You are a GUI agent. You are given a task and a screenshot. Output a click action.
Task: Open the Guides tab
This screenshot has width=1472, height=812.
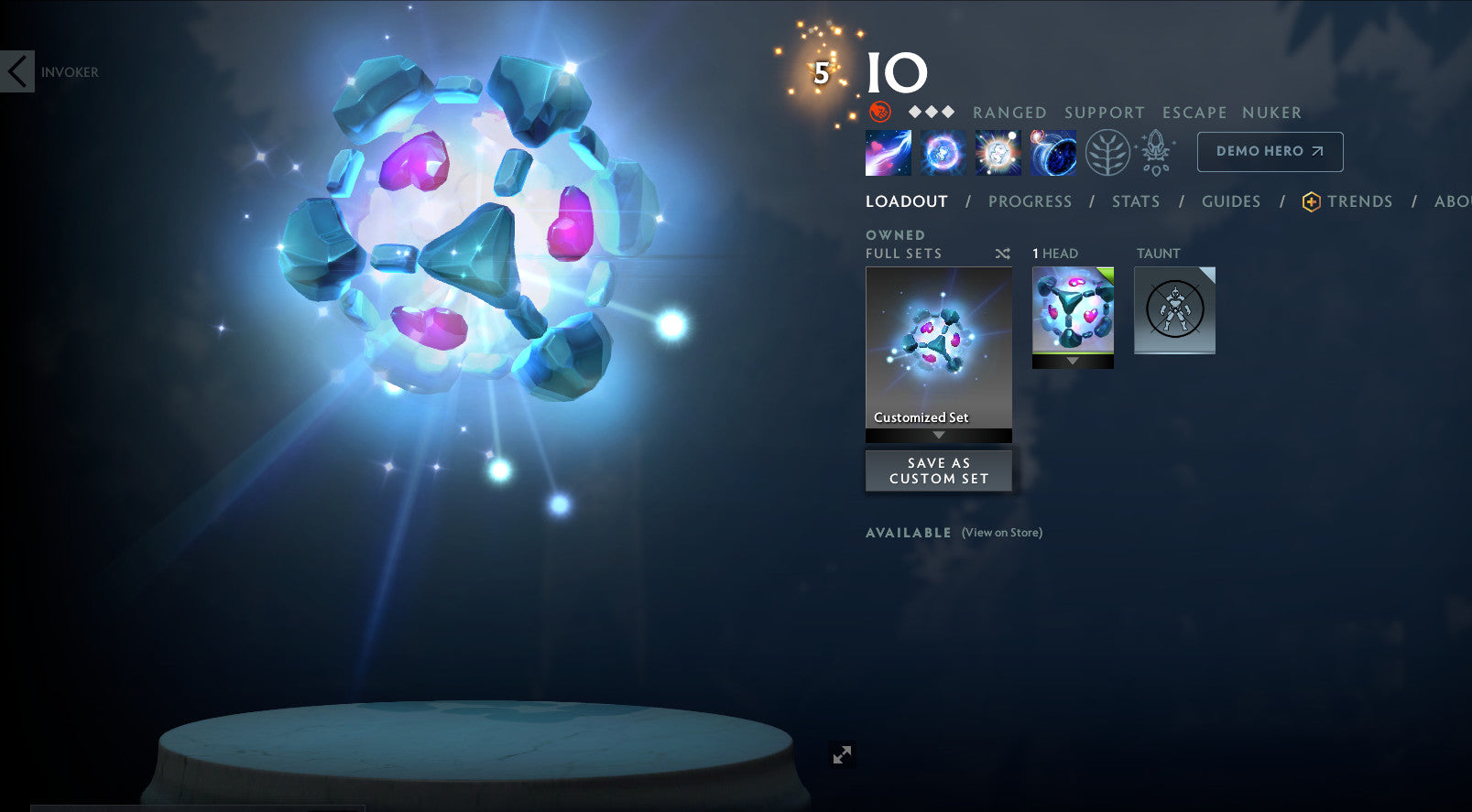[1231, 201]
